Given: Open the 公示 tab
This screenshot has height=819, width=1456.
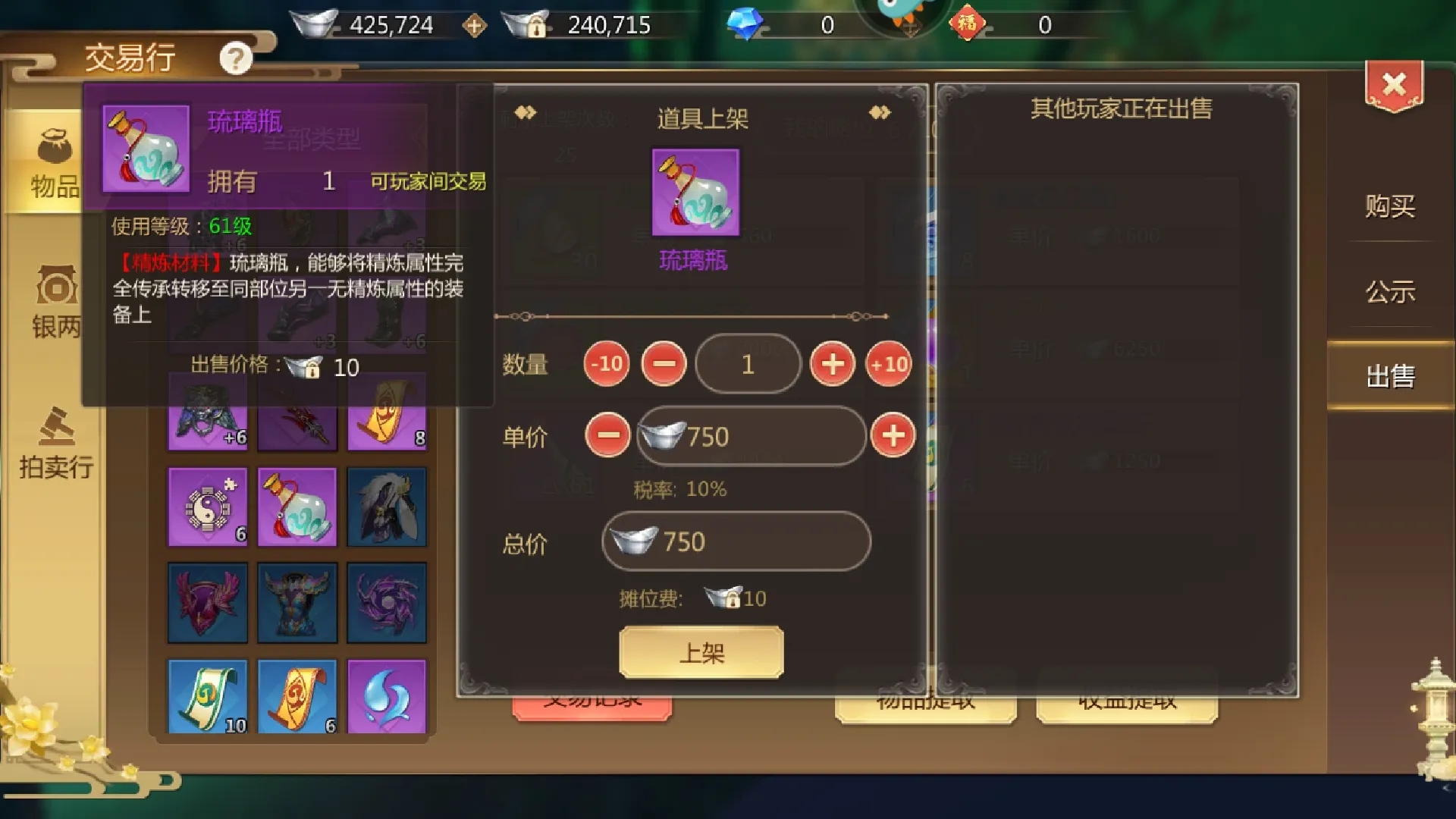Looking at the screenshot, I should point(1392,292).
